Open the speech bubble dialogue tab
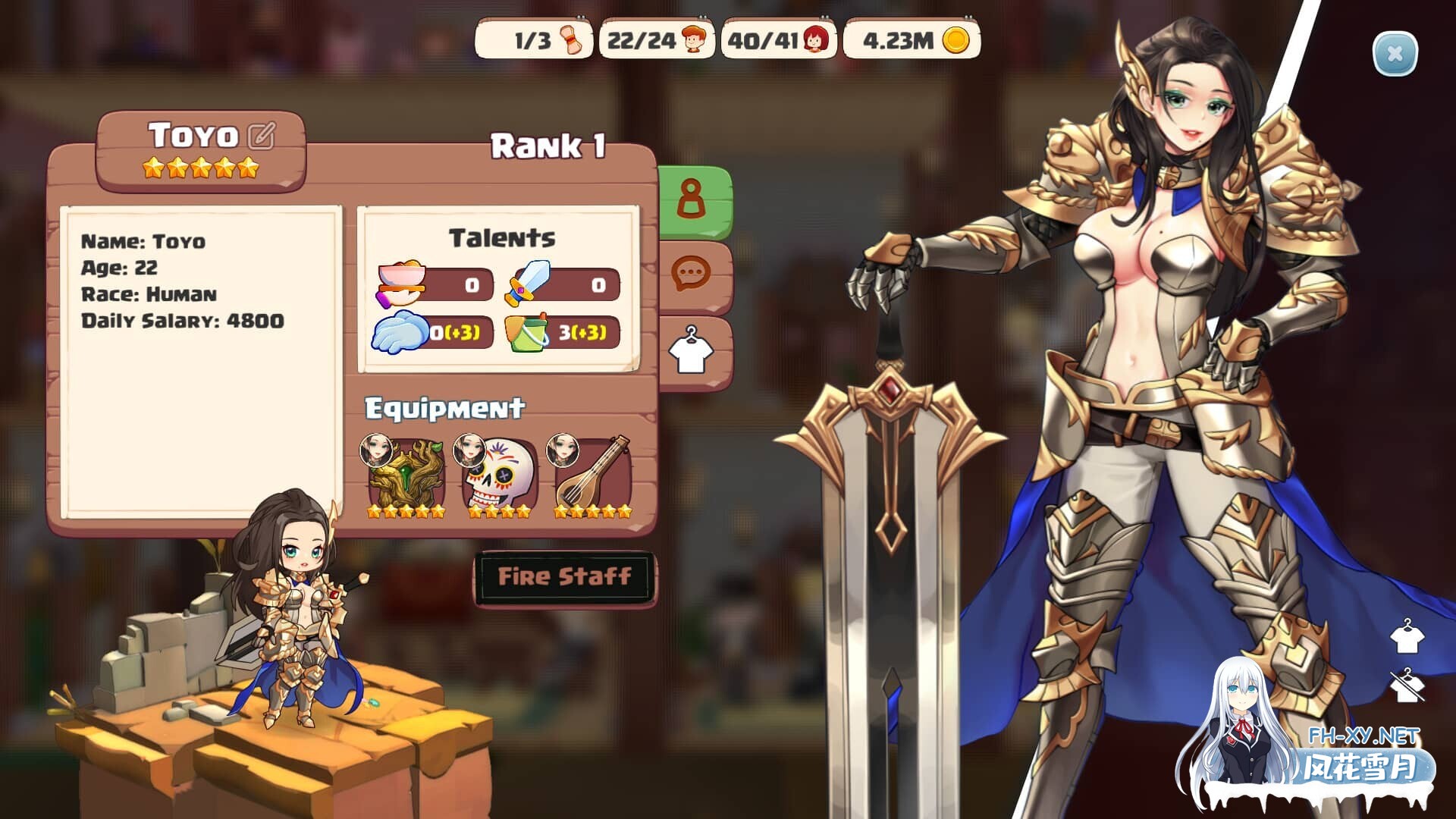This screenshot has height=819, width=1456. [x=692, y=275]
